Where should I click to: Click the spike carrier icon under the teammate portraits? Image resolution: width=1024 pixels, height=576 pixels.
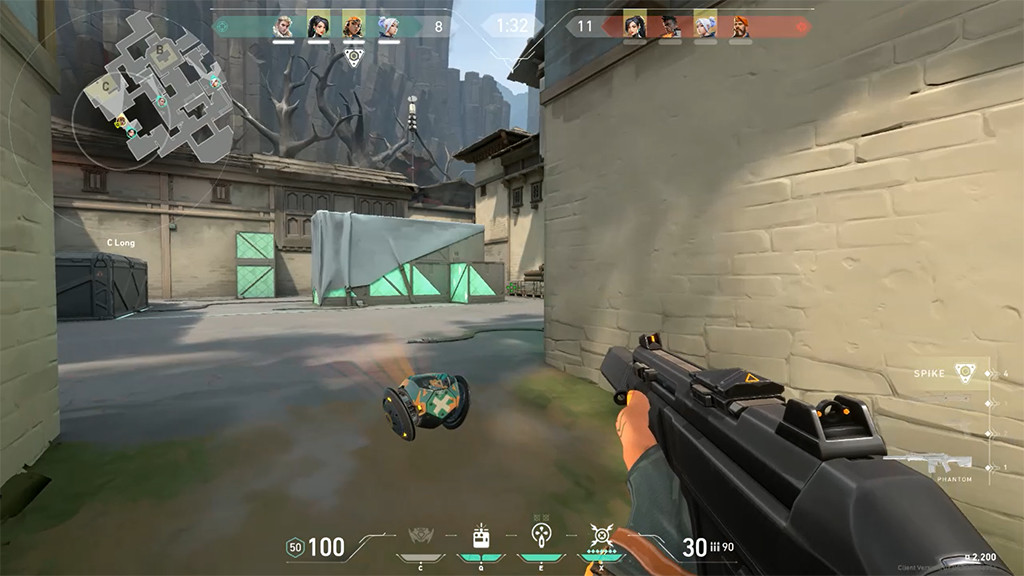pyautogui.click(x=353, y=56)
